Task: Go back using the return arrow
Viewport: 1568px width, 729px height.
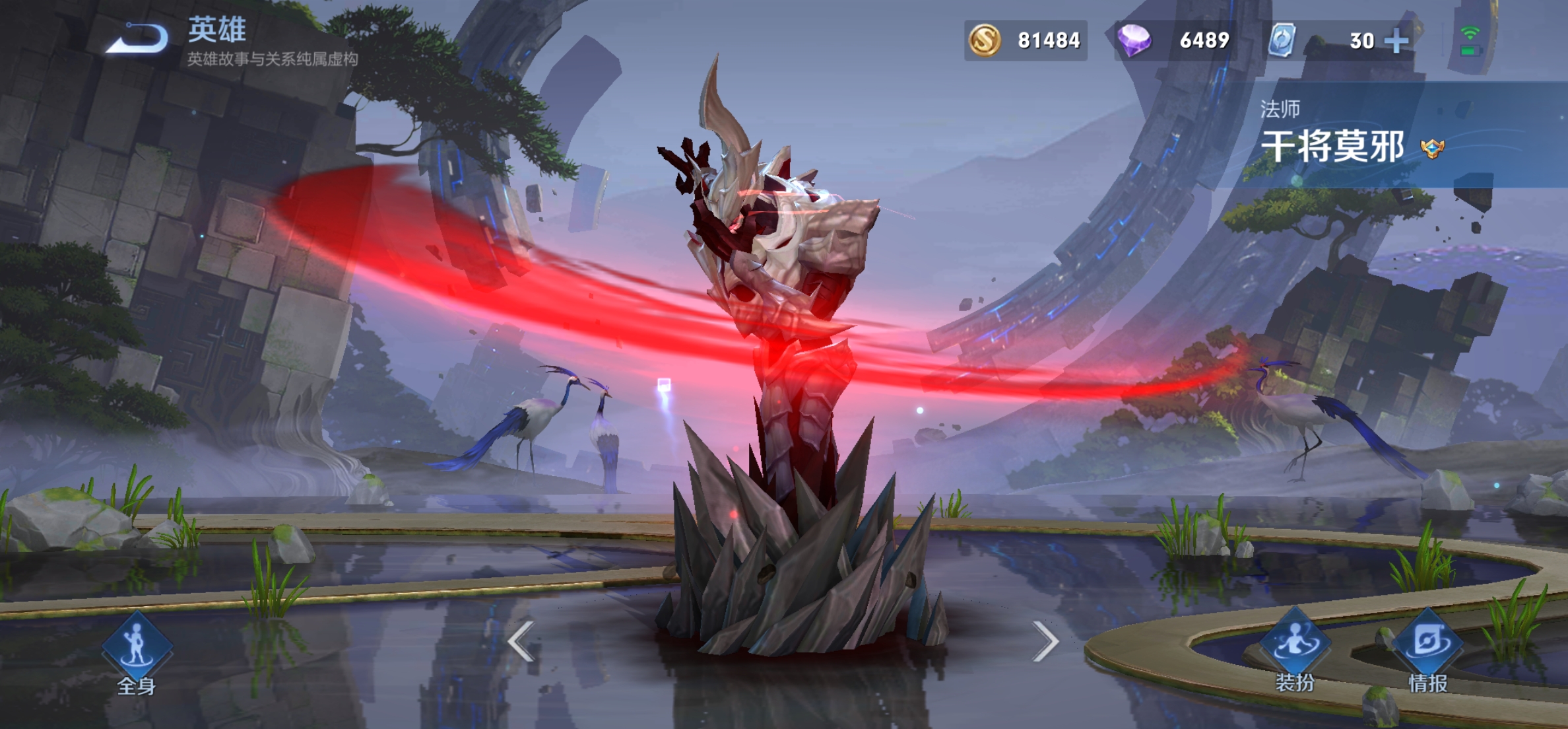Action: (139, 38)
